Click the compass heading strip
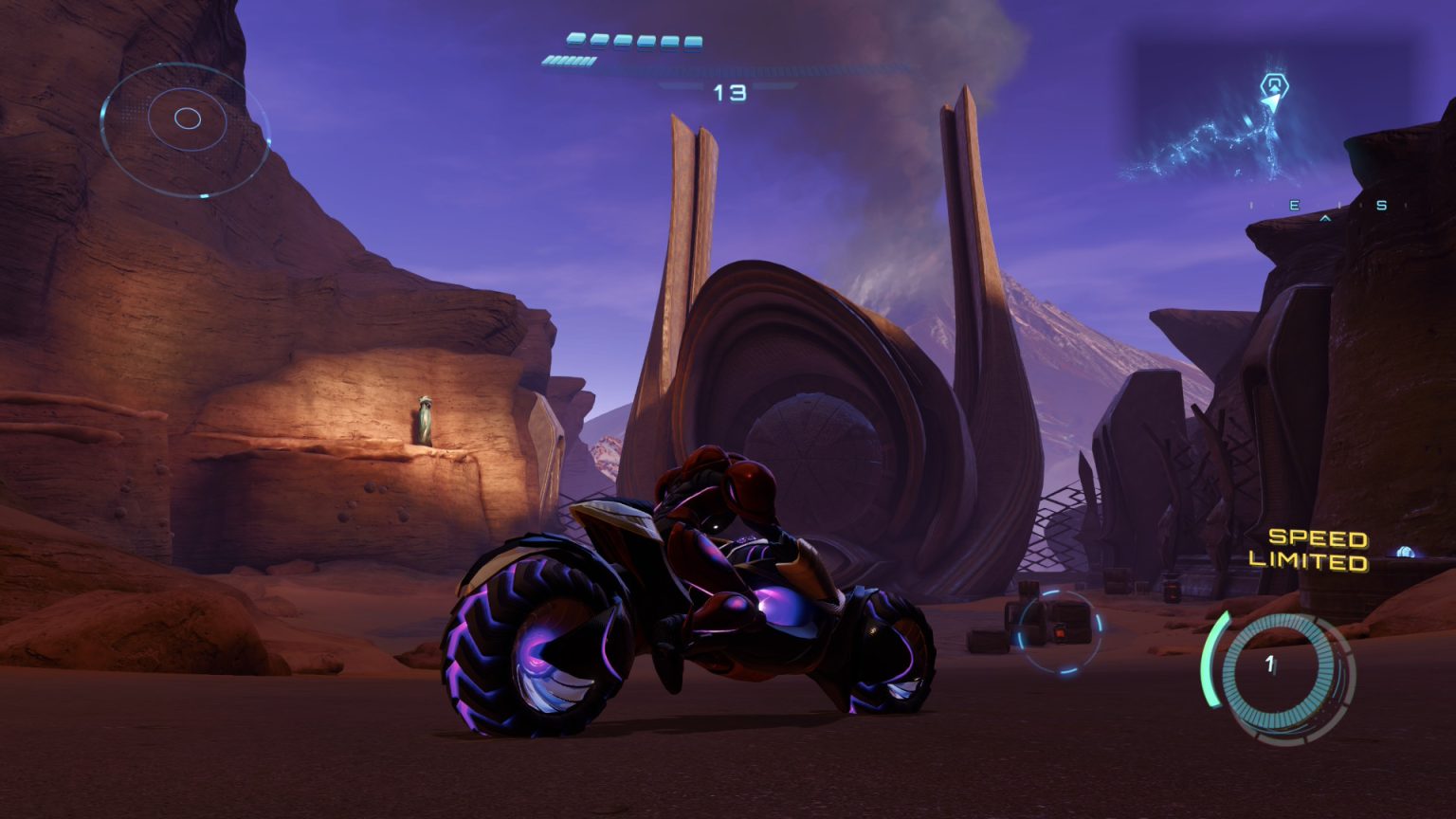The image size is (1456, 819). pos(1320,207)
